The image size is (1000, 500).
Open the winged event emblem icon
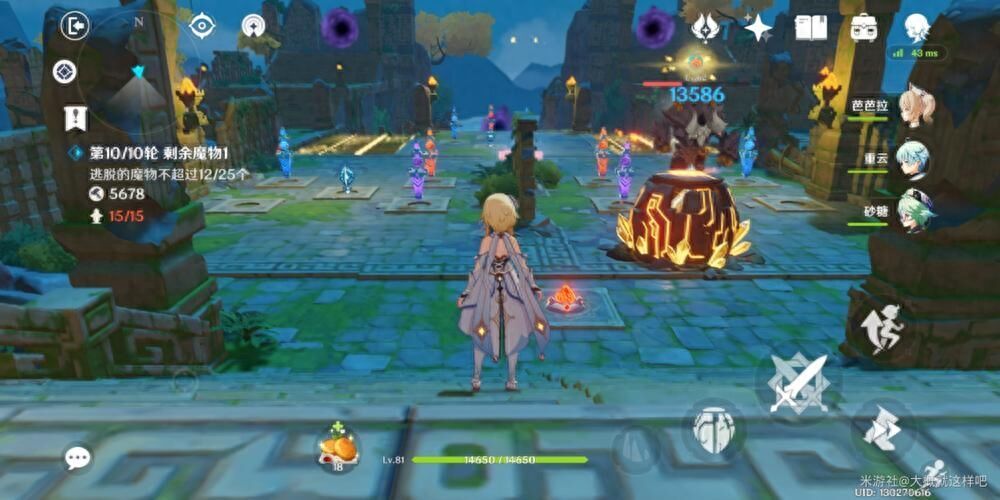pos(707,28)
